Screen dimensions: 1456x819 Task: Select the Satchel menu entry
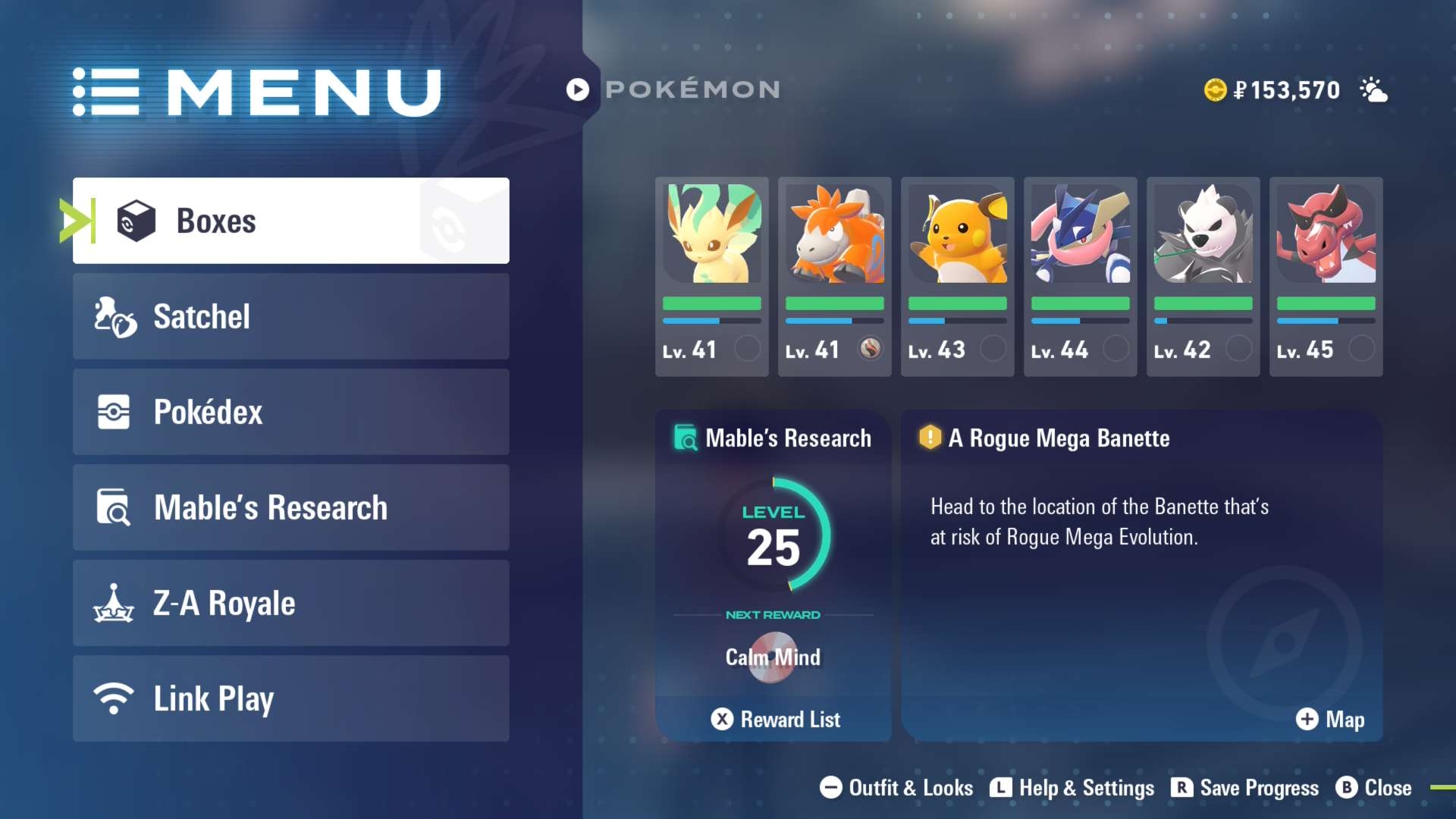click(x=290, y=316)
